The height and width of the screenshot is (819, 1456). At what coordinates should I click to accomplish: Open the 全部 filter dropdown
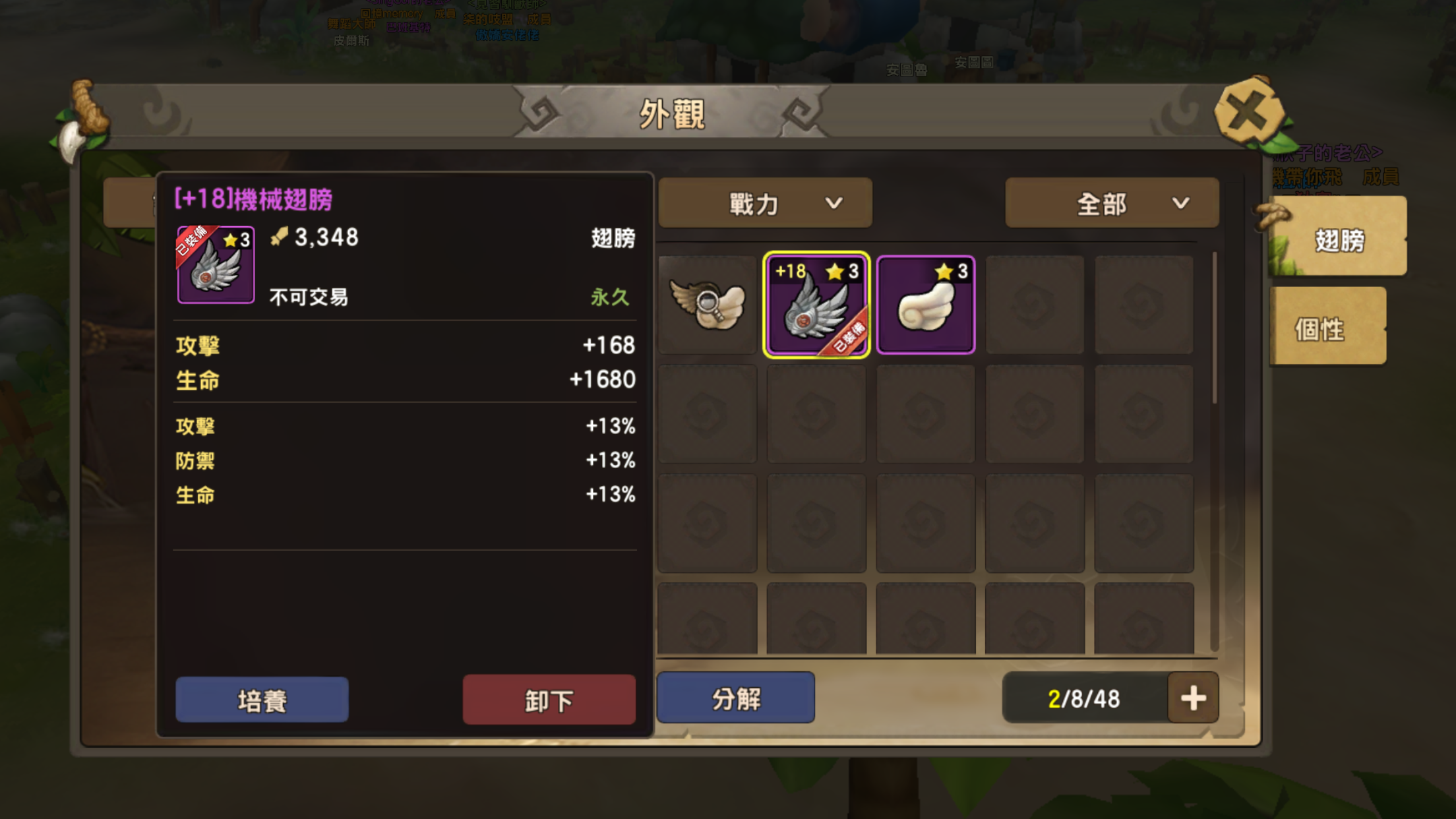(x=1112, y=203)
